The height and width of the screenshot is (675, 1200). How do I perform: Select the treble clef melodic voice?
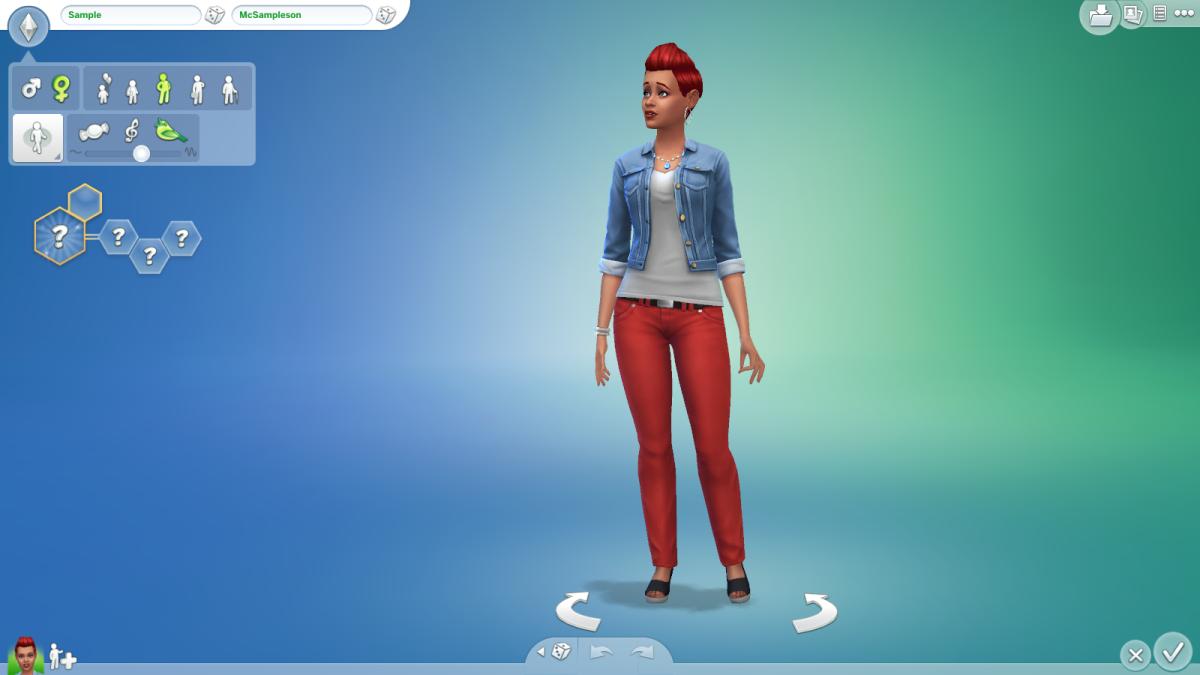132,132
